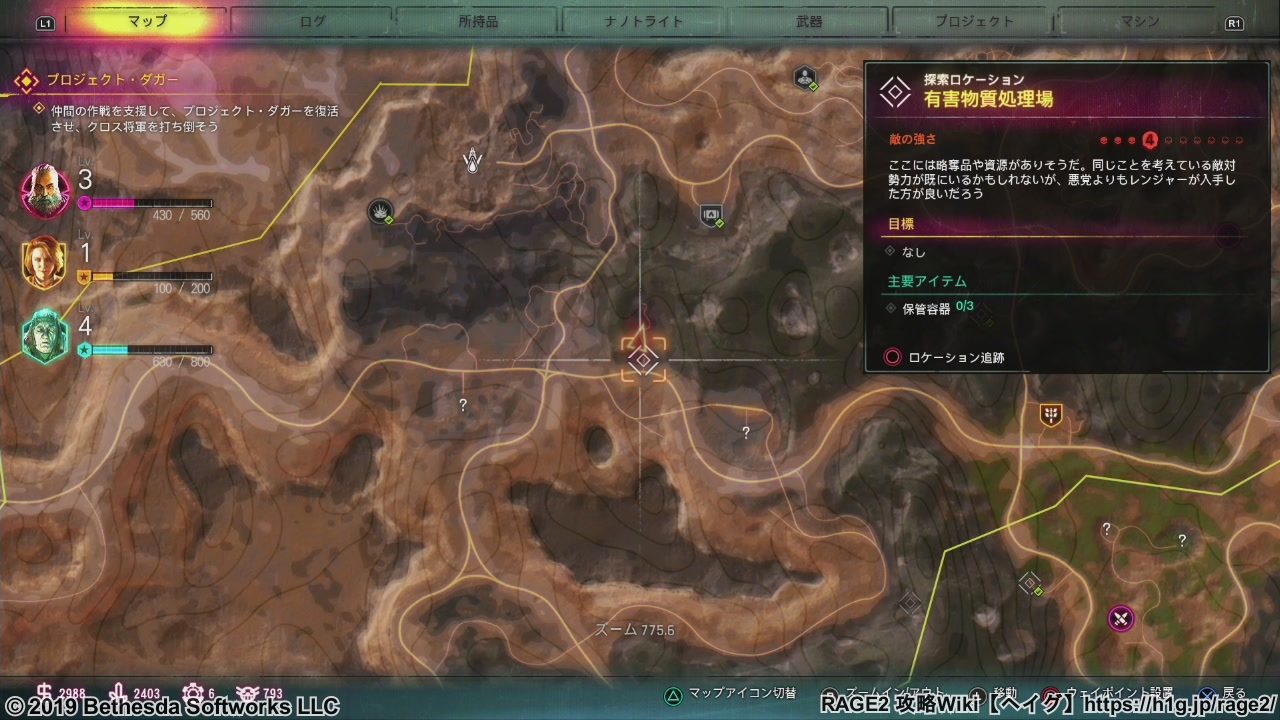
Task: Open the 所持品 inventory tab
Action: coord(478,21)
